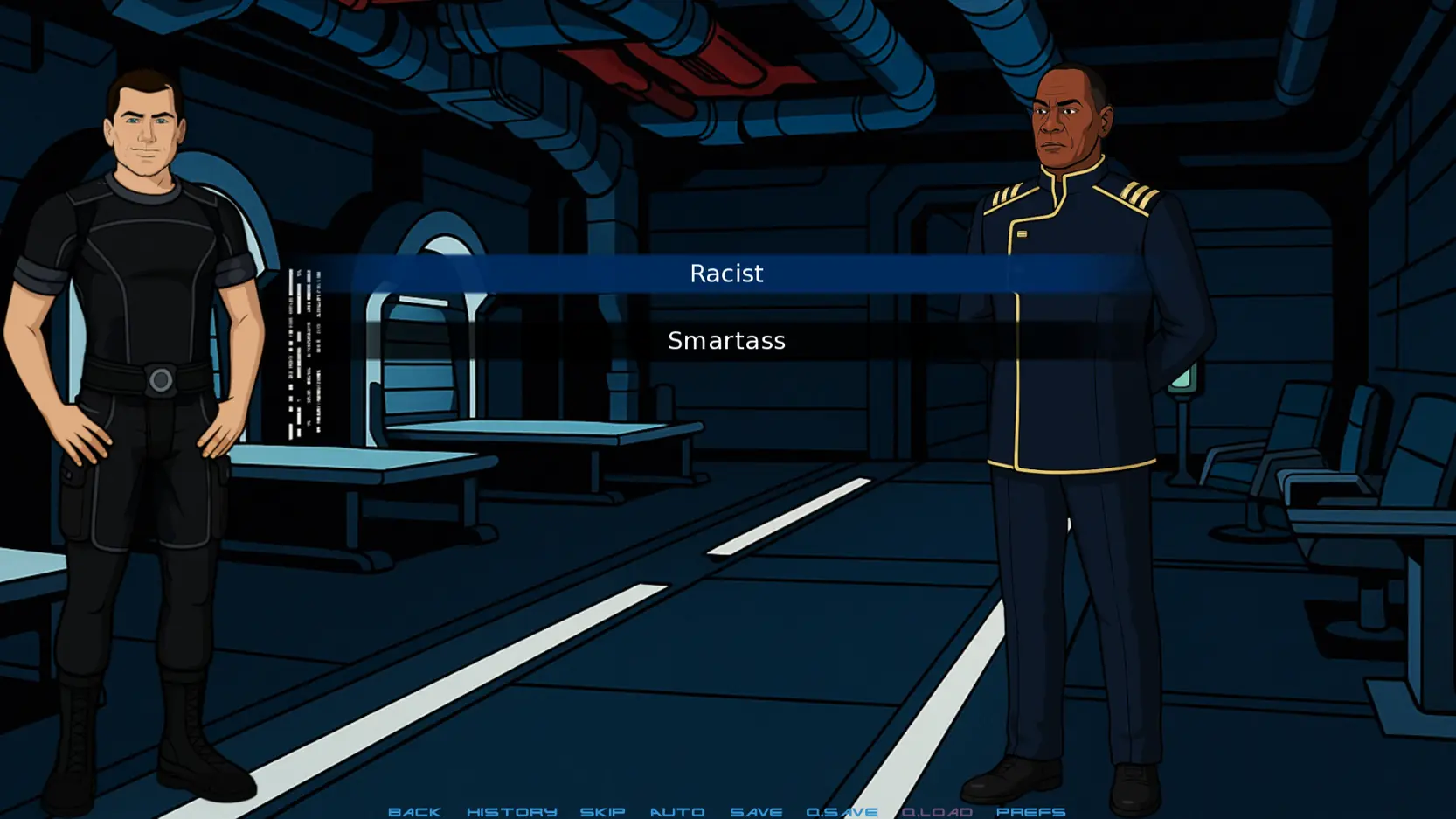Image resolution: width=1456 pixels, height=819 pixels.
Task: Quick load with Q.Load
Action: [937, 811]
